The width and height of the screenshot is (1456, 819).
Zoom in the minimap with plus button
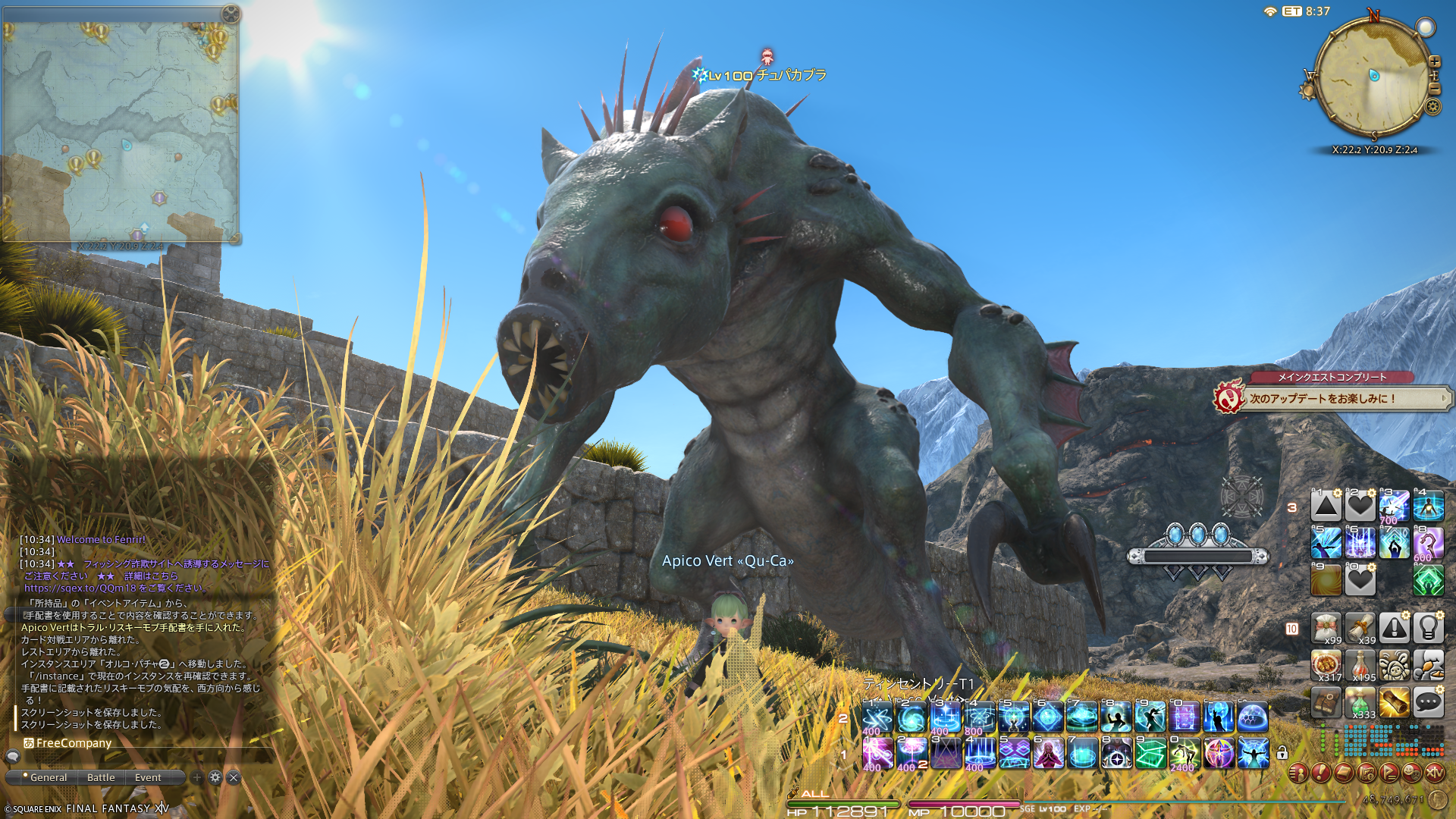tap(1434, 62)
